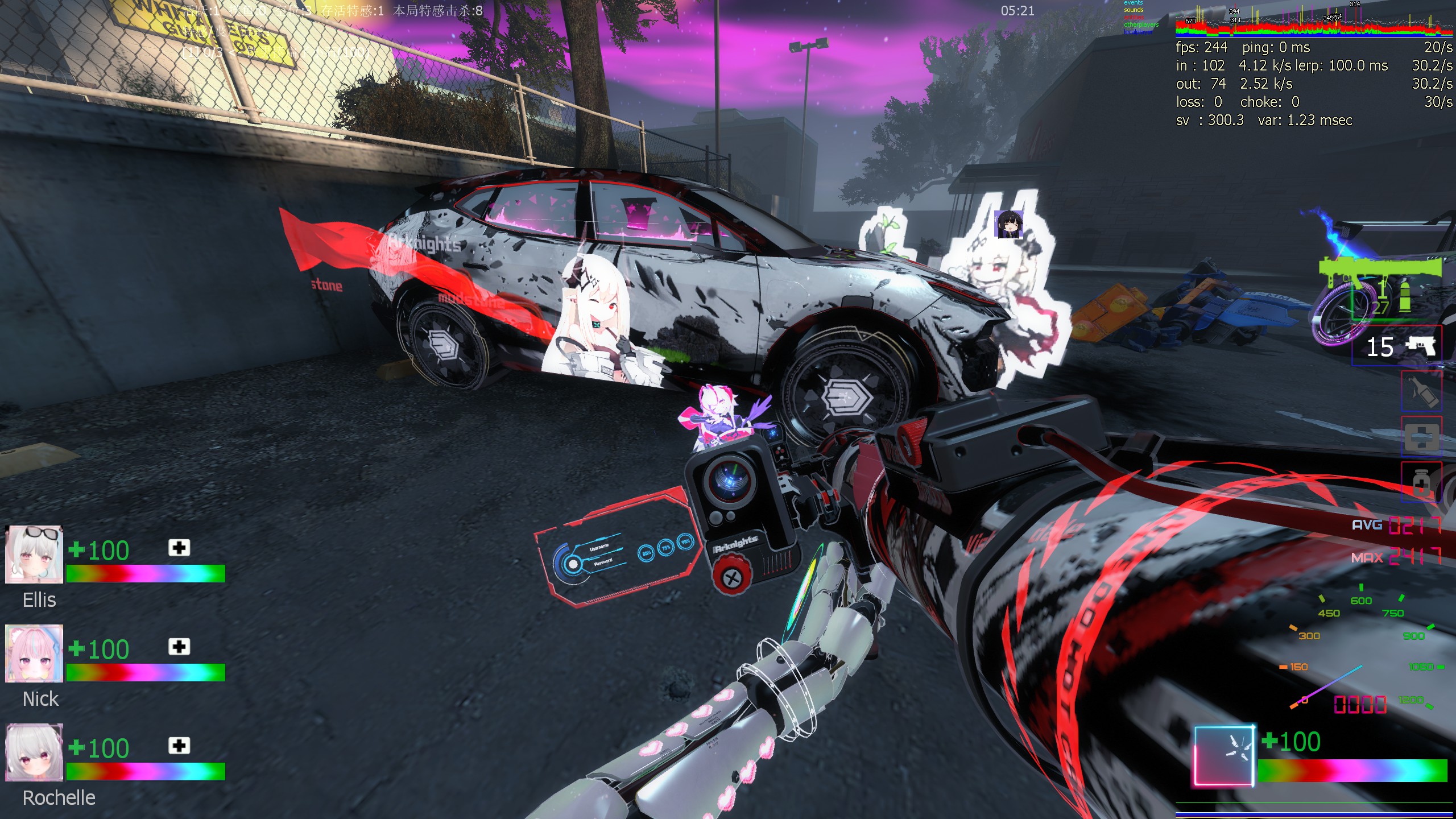Choose the first aid kit slot
The image size is (1456, 819).
pos(1421,437)
